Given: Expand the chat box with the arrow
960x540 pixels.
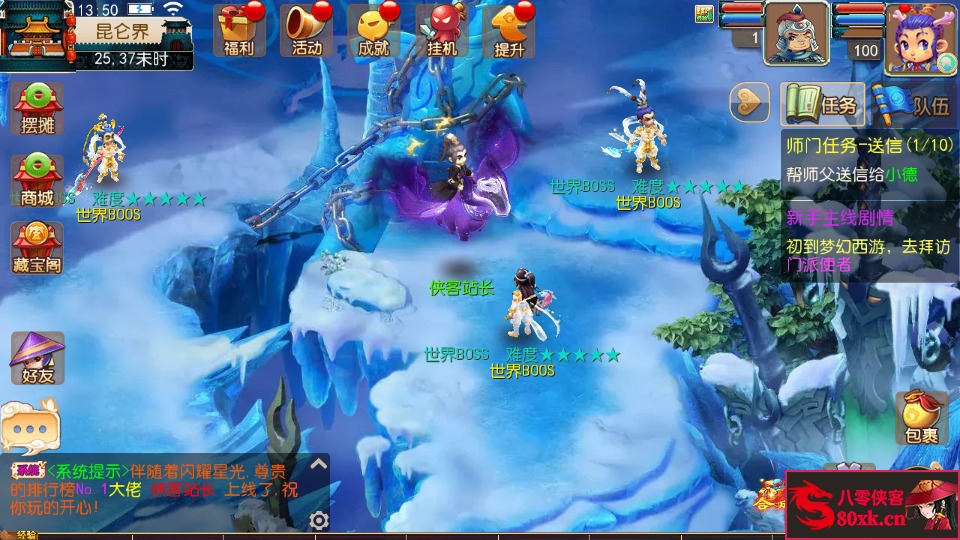Looking at the screenshot, I should pyautogui.click(x=318, y=464).
